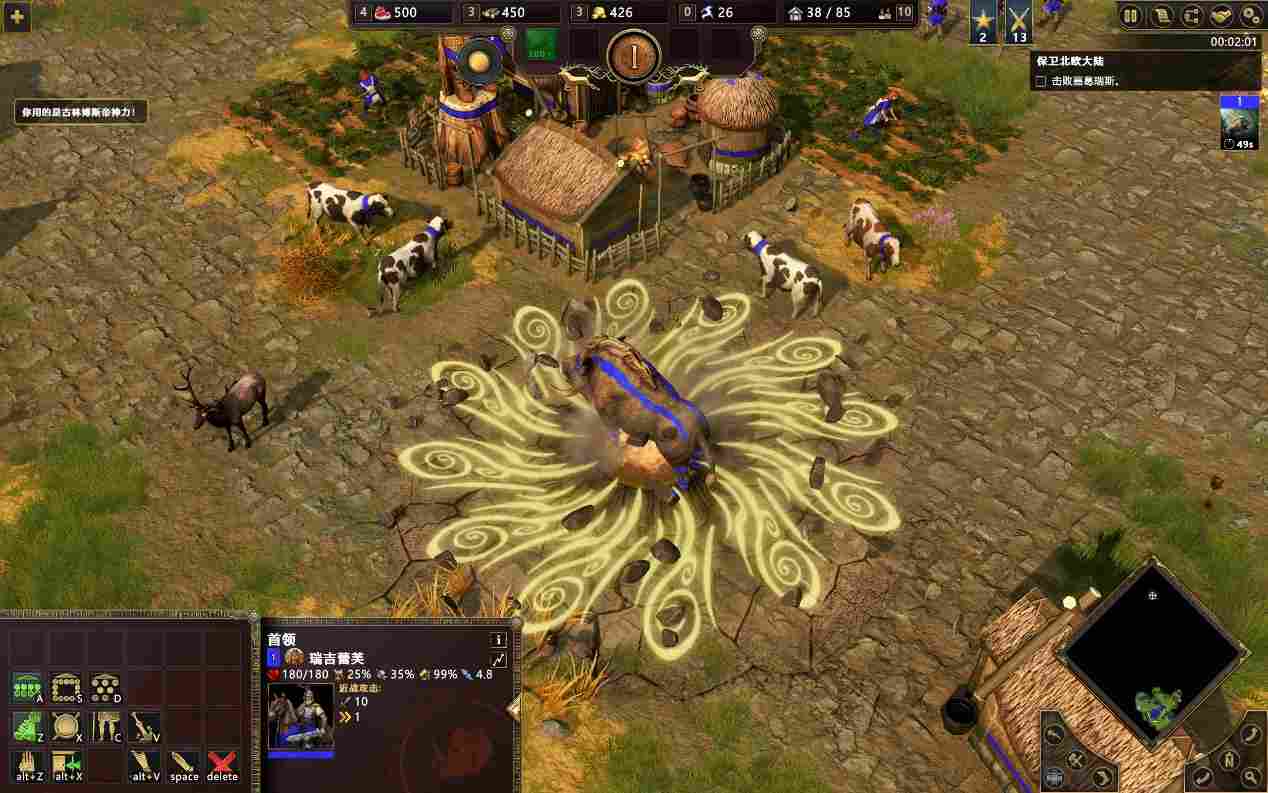Click the Age I medallion at top center
Image resolution: width=1268 pixels, height=793 pixels.
pyautogui.click(x=633, y=55)
